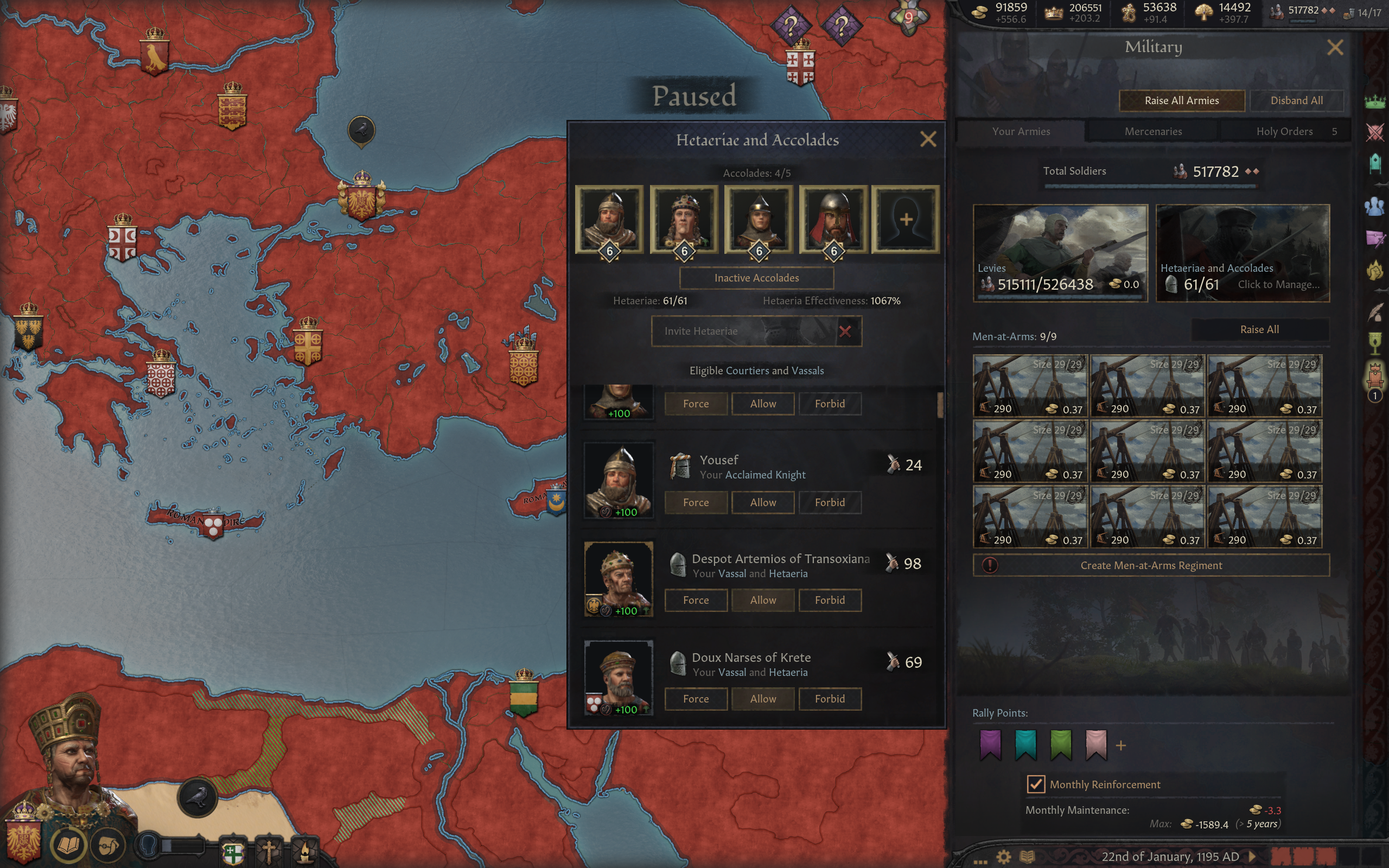Create a Men-at-Arms Regiment
1389x868 pixels.
1151,565
